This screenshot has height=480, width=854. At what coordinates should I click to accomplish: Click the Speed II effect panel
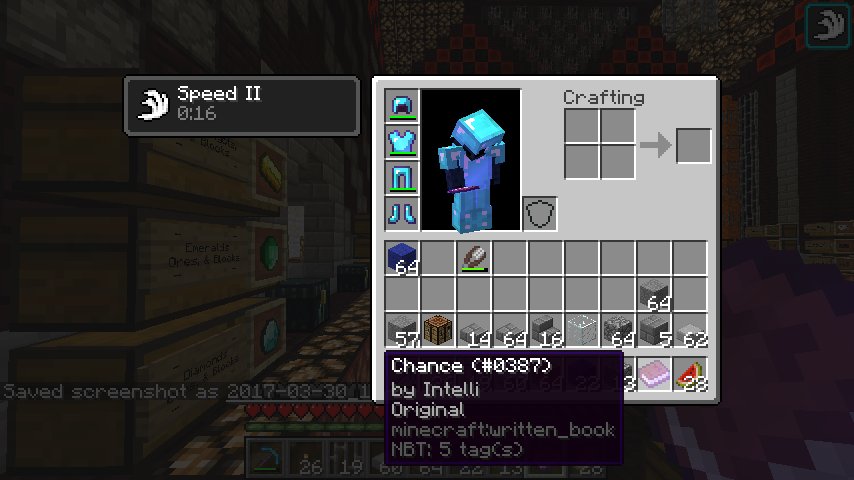(241, 105)
